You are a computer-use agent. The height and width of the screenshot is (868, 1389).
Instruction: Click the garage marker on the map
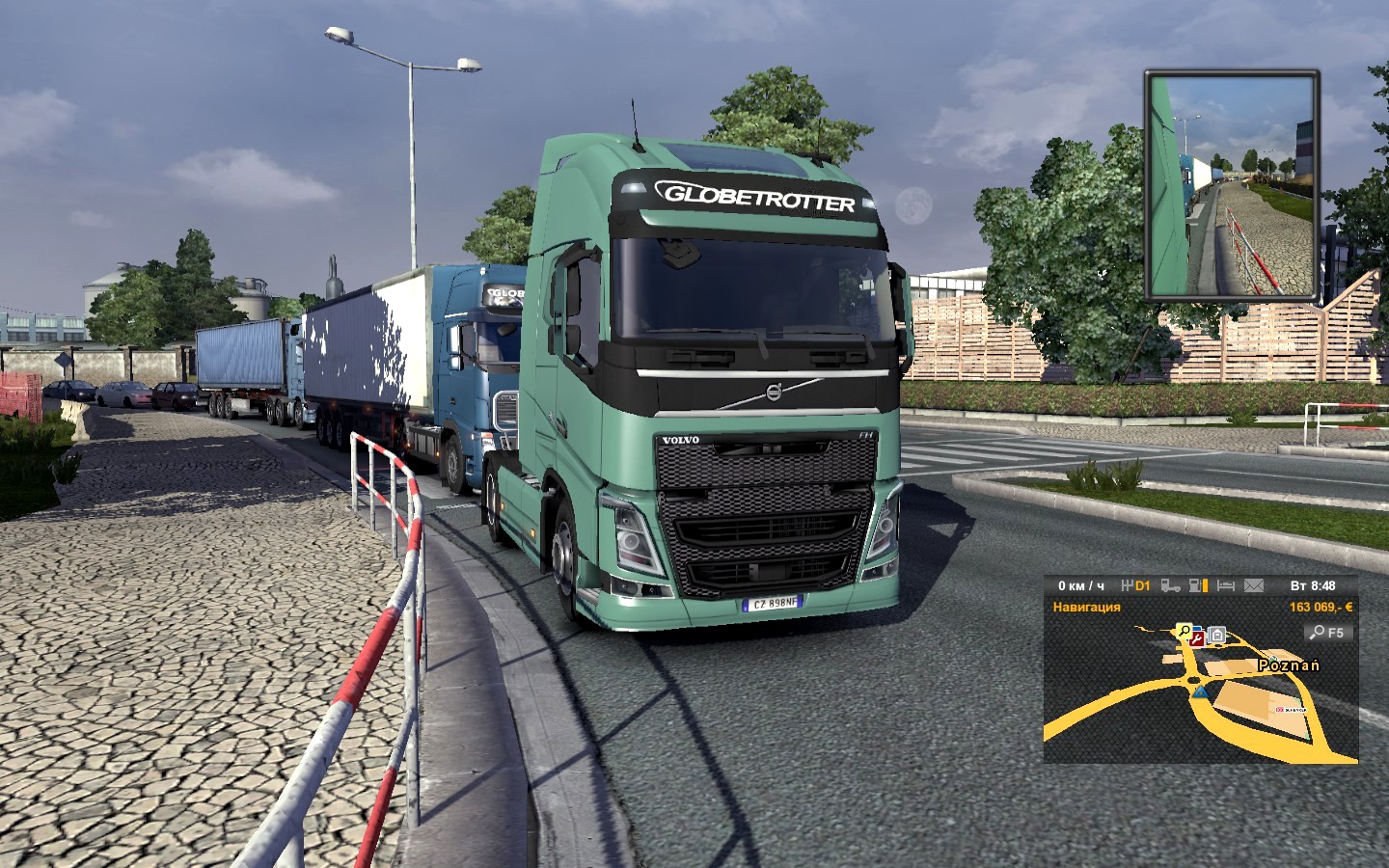click(x=1216, y=635)
